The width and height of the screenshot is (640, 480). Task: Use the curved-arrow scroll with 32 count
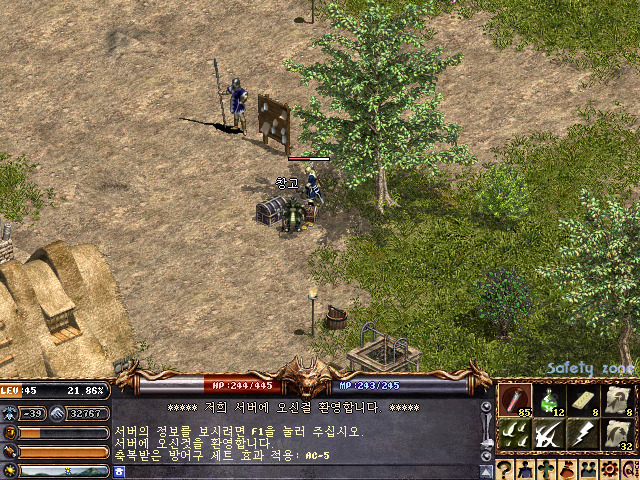coord(618,433)
